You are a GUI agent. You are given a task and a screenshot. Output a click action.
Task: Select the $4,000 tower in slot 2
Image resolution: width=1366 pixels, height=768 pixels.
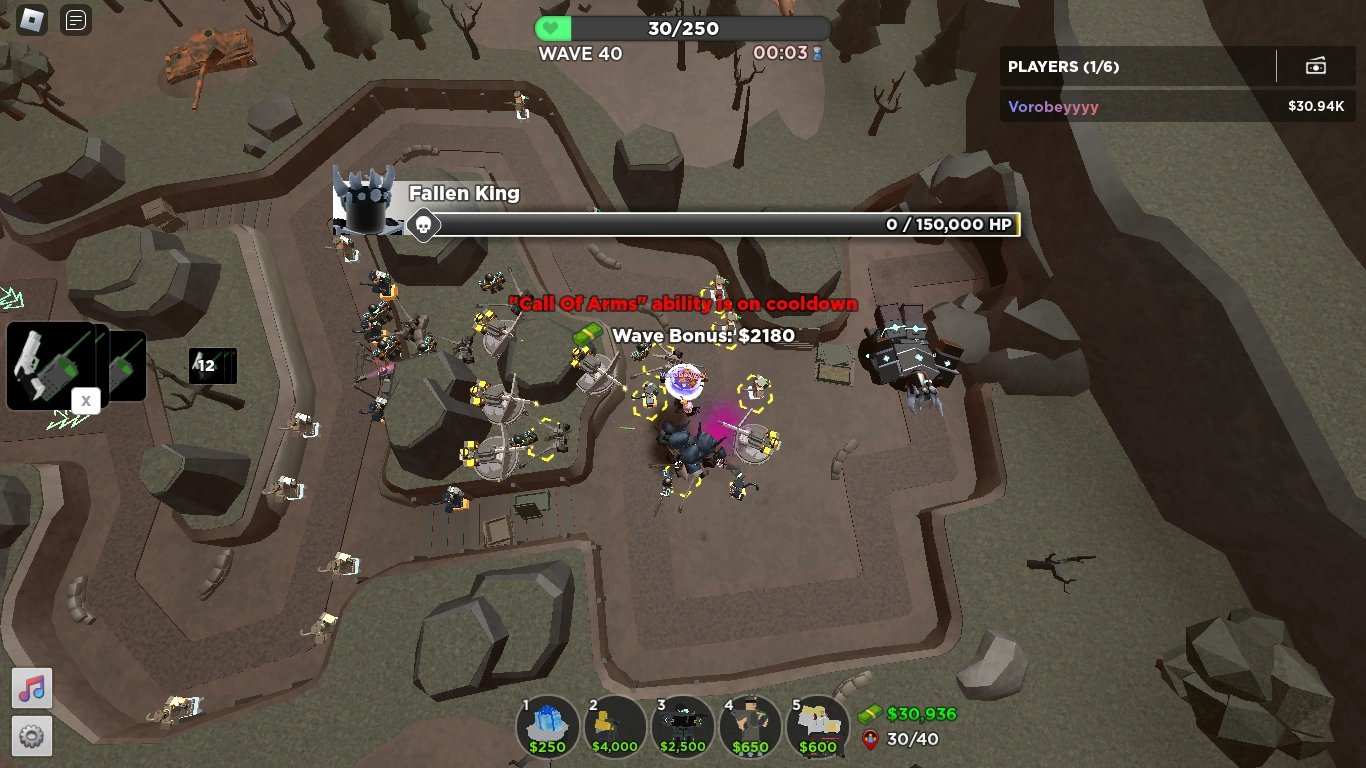pyautogui.click(x=615, y=725)
